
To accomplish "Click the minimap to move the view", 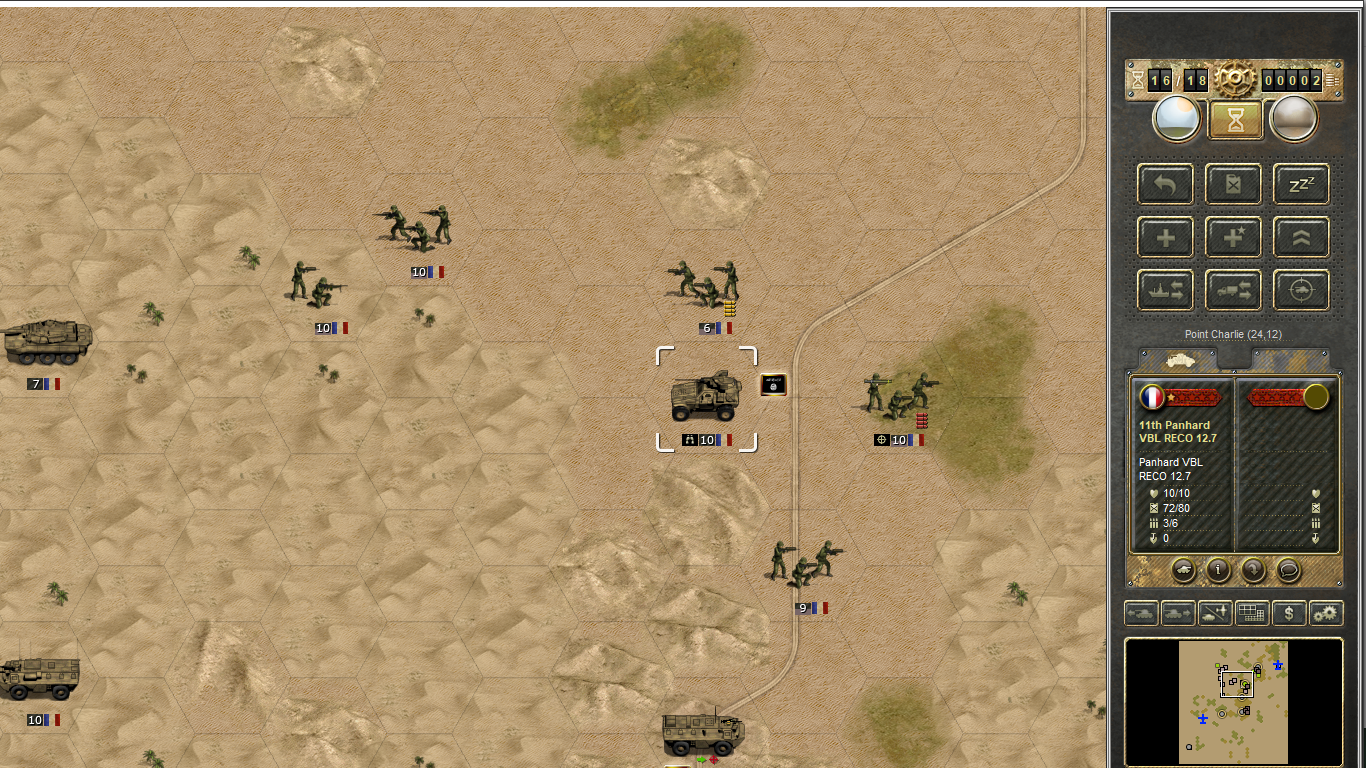I will 1233,702.
